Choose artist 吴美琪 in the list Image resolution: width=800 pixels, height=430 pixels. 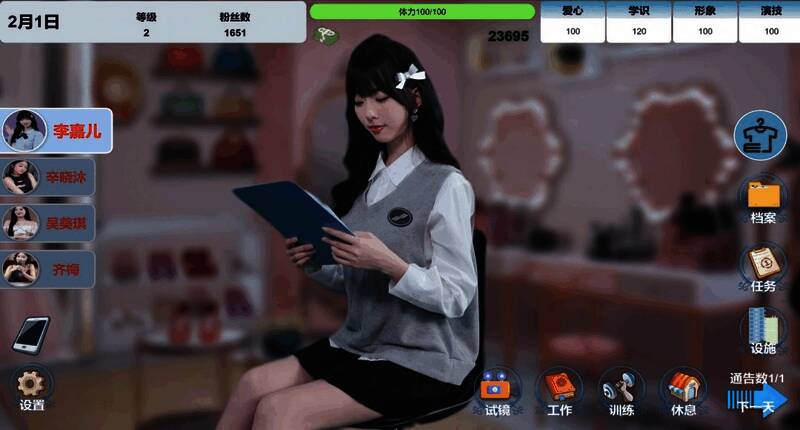48,222
